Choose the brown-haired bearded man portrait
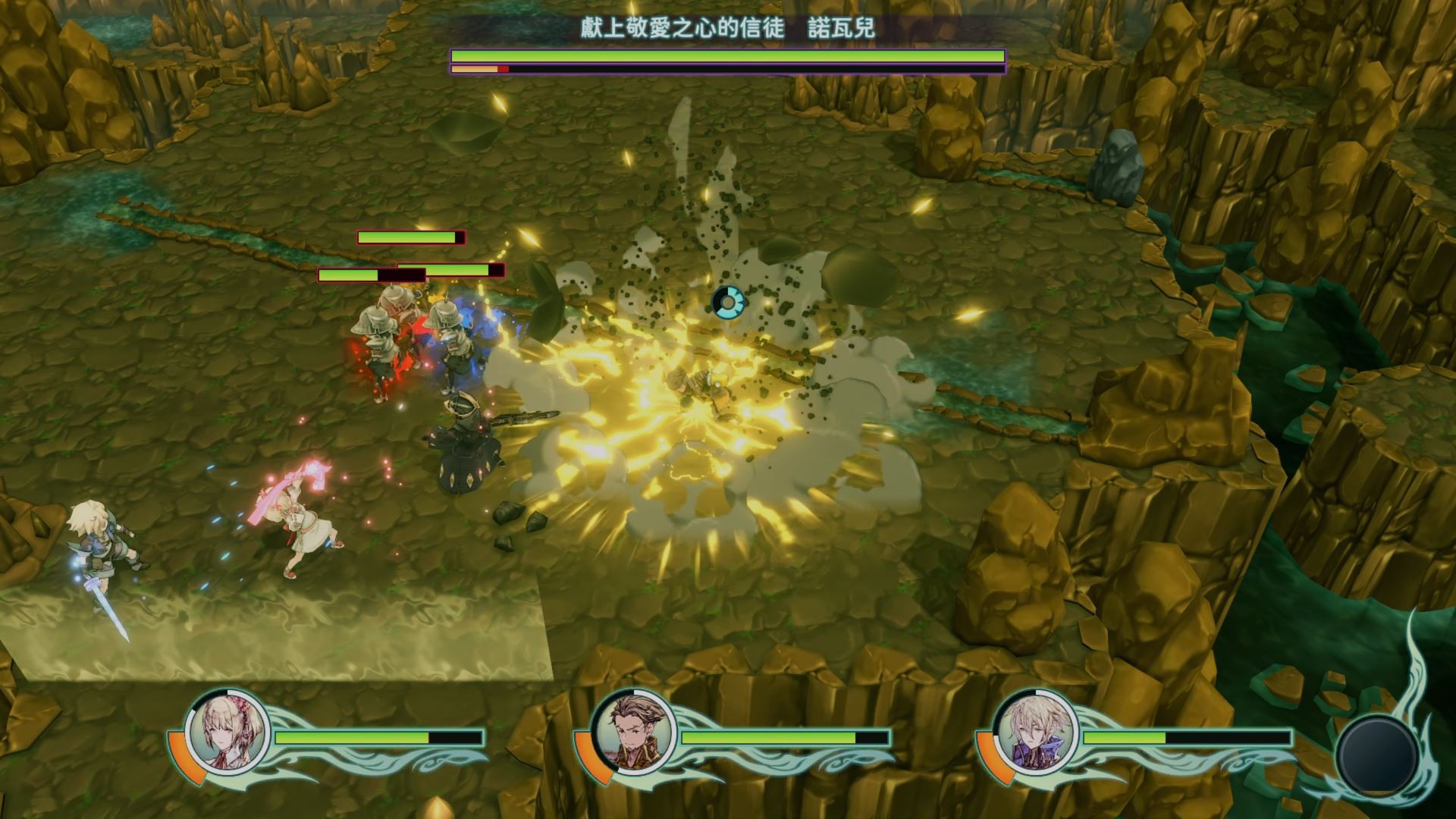 pyautogui.click(x=631, y=730)
